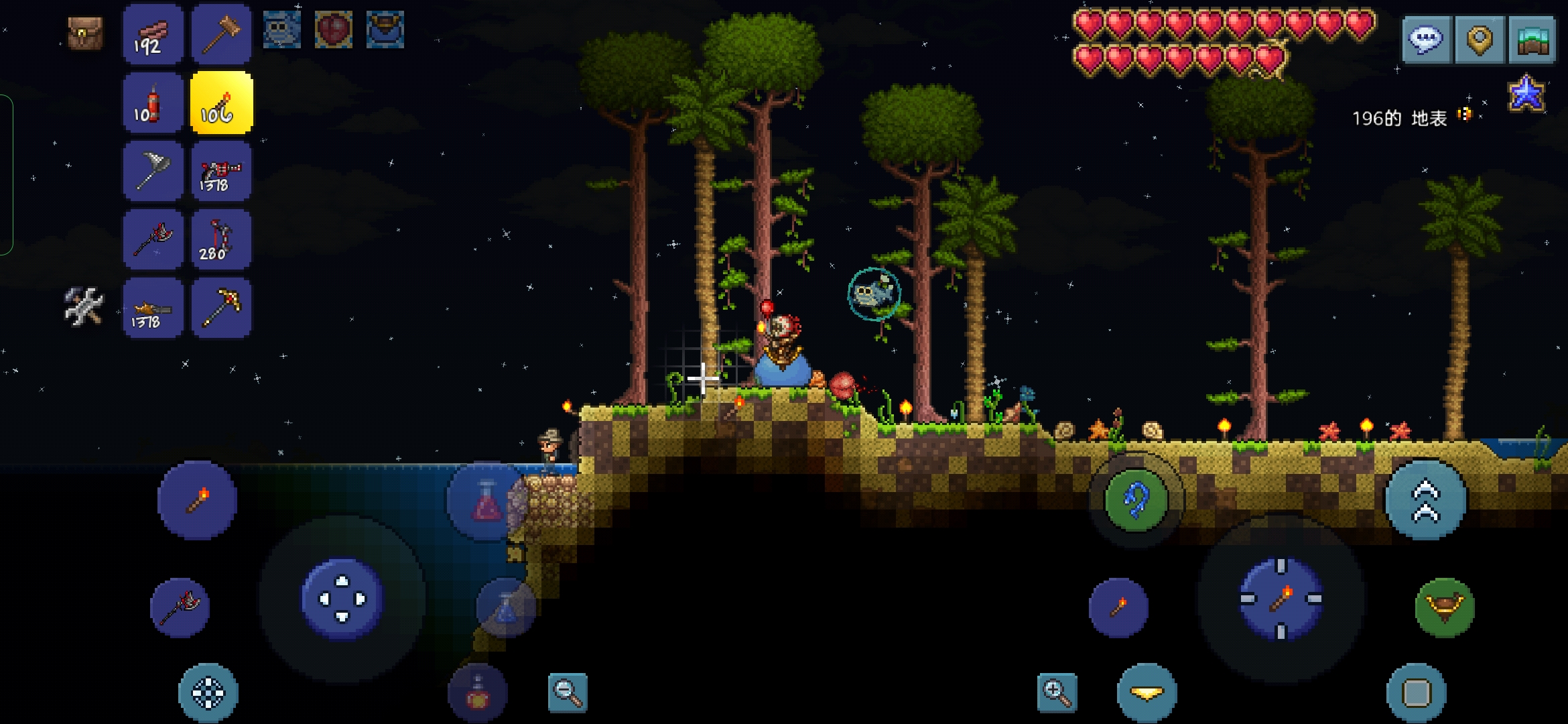Open the inventory bag

tap(85, 33)
